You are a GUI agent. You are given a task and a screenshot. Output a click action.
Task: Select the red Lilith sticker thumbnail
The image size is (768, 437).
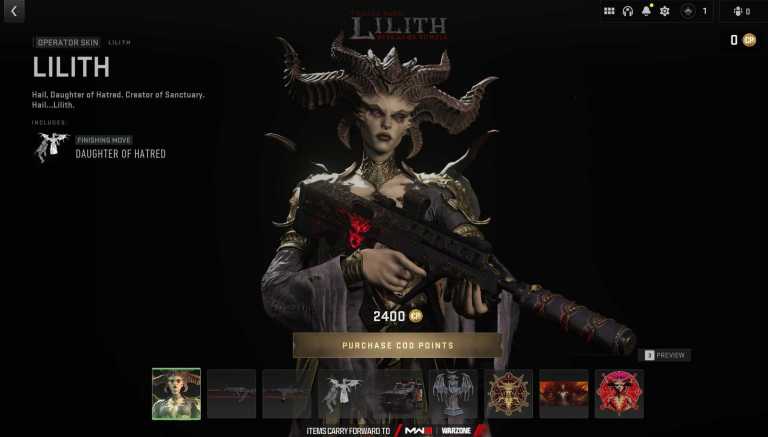coord(619,393)
